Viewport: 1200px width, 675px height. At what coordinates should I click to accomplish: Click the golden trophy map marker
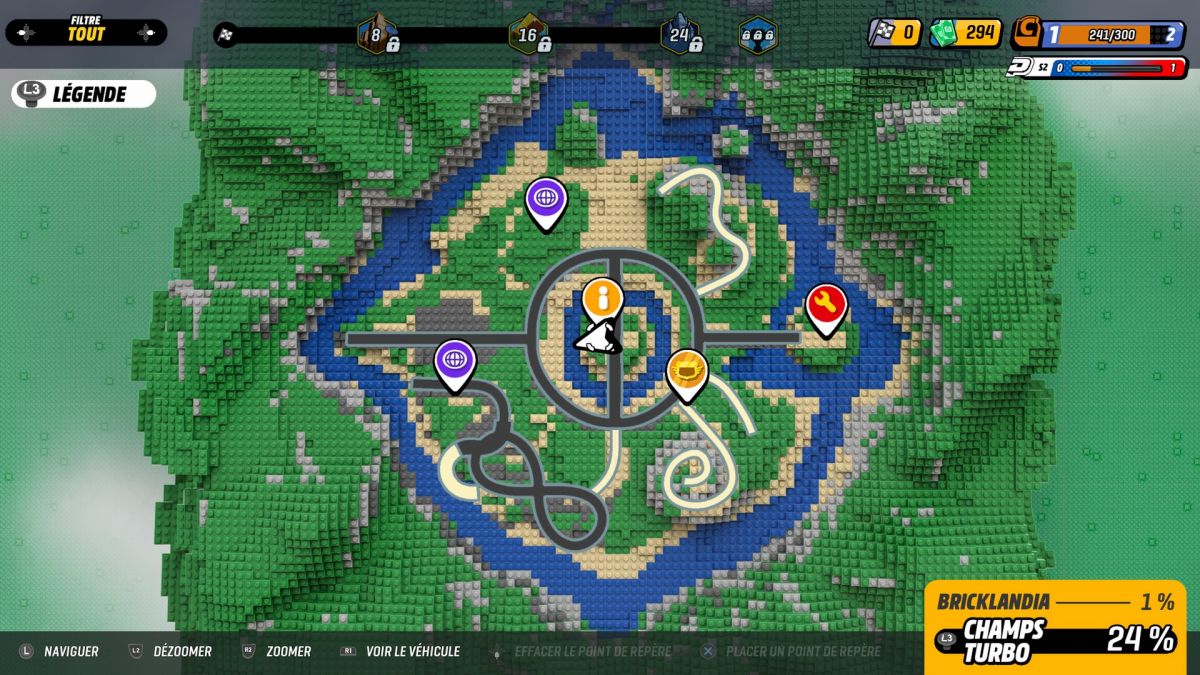(687, 369)
